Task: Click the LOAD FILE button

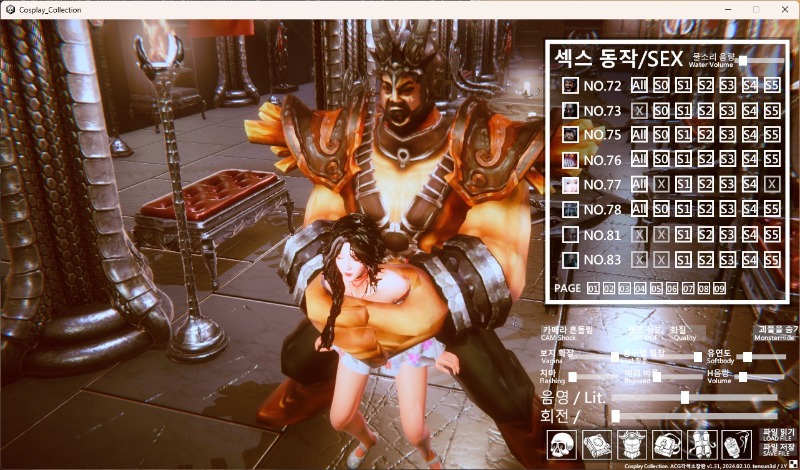Action: (x=776, y=436)
